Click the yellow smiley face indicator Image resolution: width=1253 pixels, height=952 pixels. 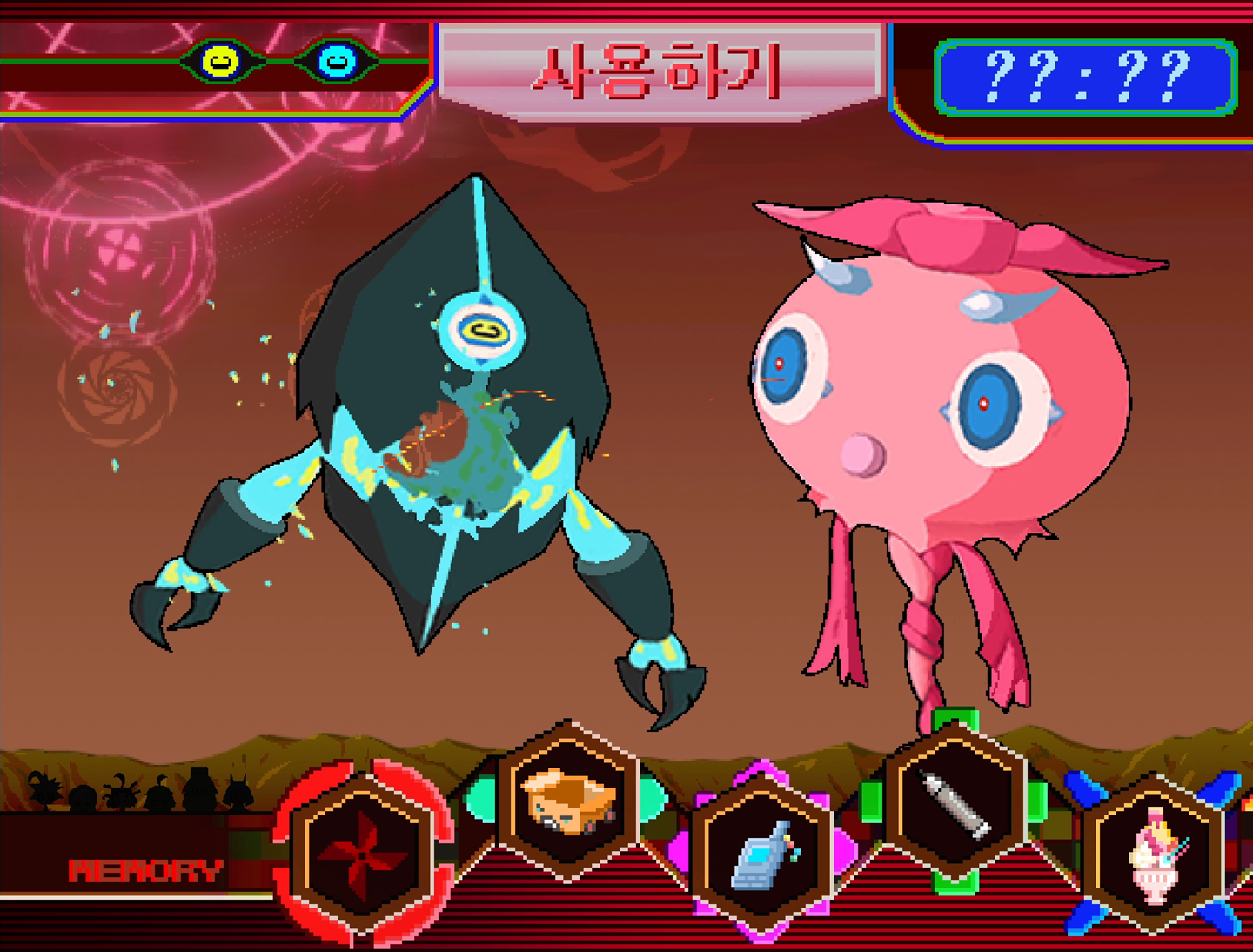coord(219,61)
